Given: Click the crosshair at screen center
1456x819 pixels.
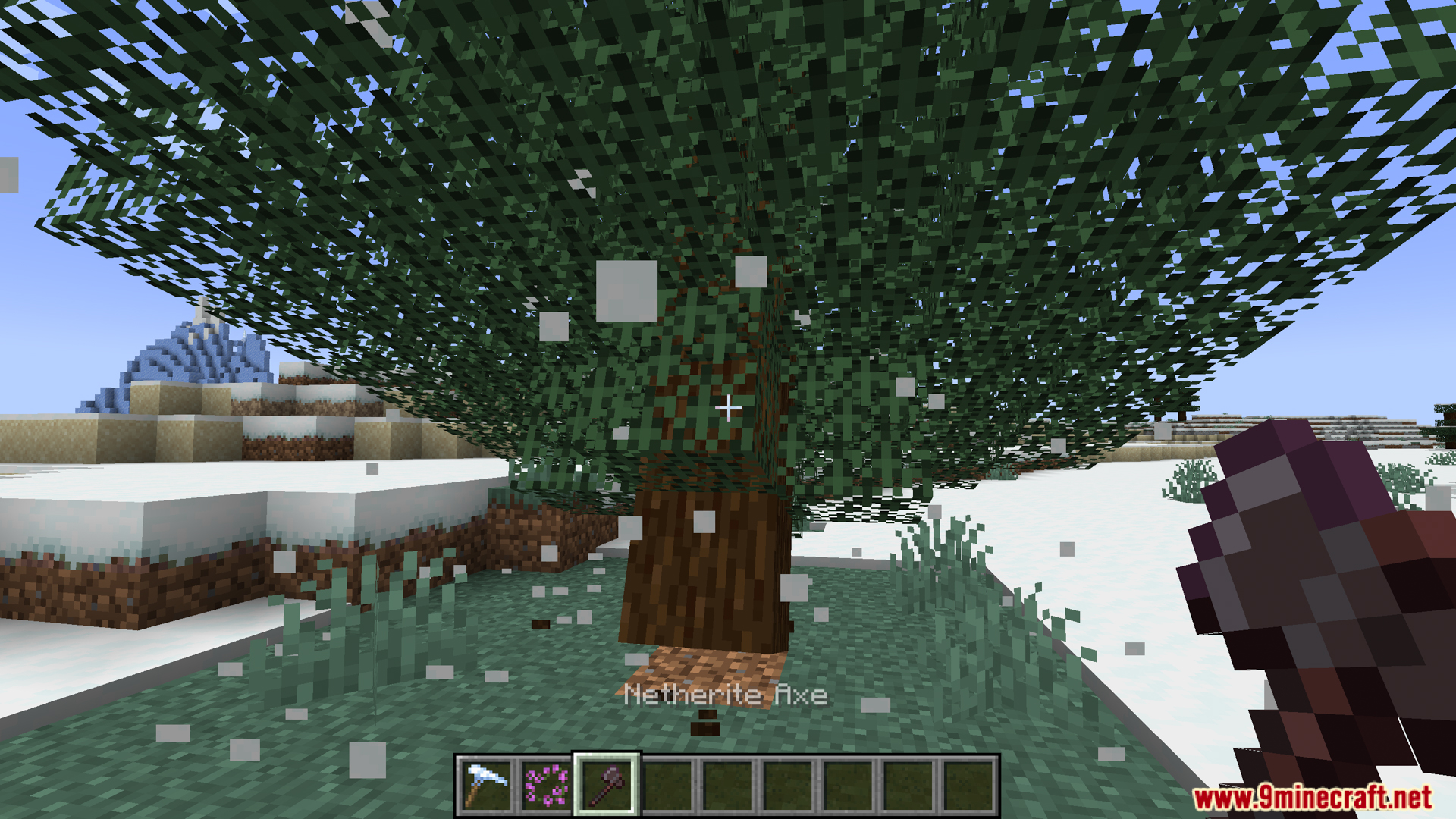Looking at the screenshot, I should coord(728,409).
